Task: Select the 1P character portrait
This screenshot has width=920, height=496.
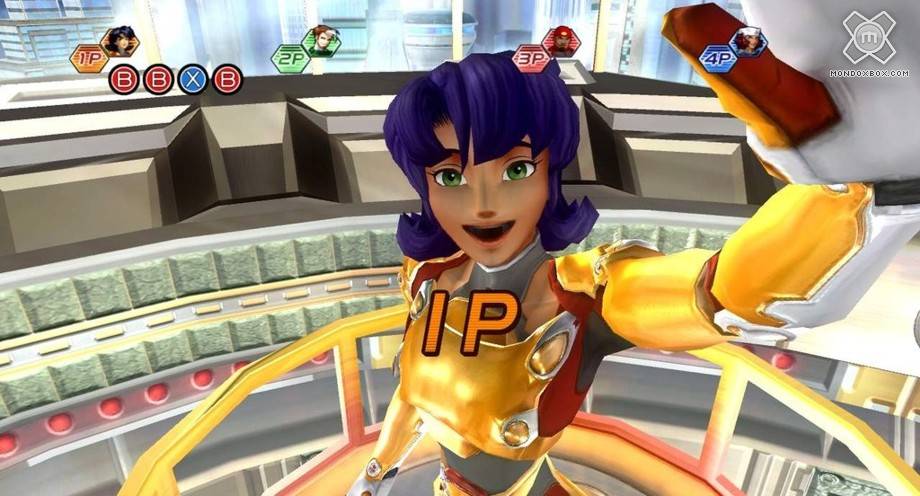Action: (120, 41)
